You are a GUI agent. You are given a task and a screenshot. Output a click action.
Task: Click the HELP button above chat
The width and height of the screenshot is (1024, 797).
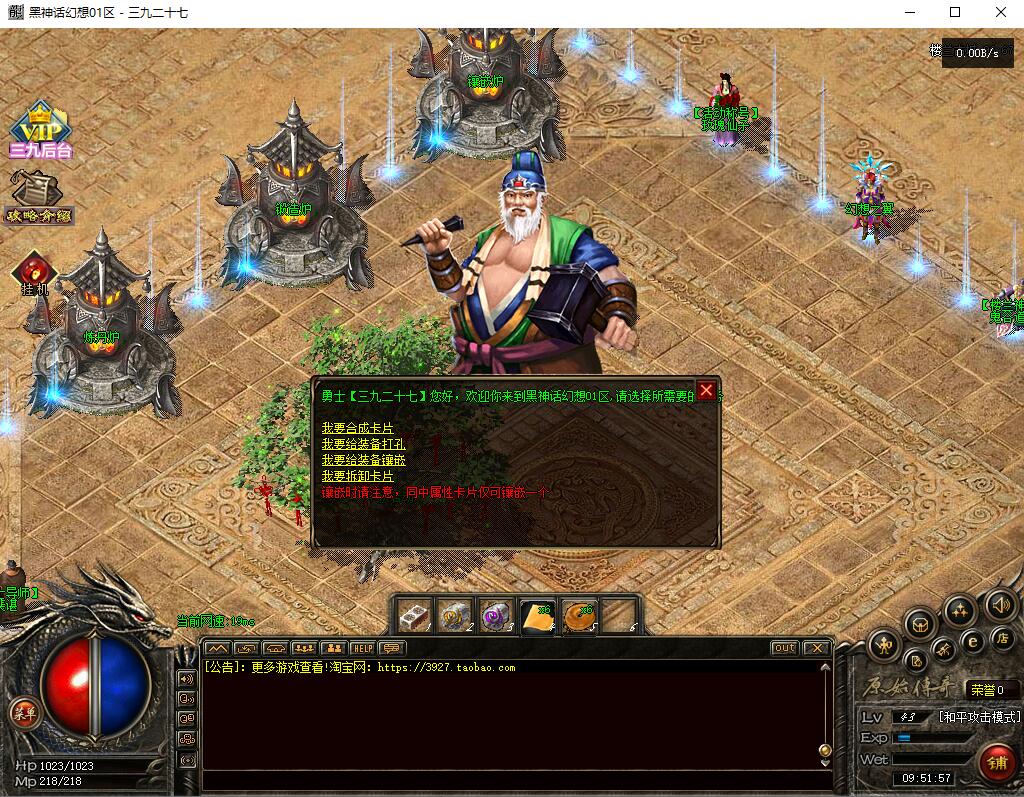[361, 648]
